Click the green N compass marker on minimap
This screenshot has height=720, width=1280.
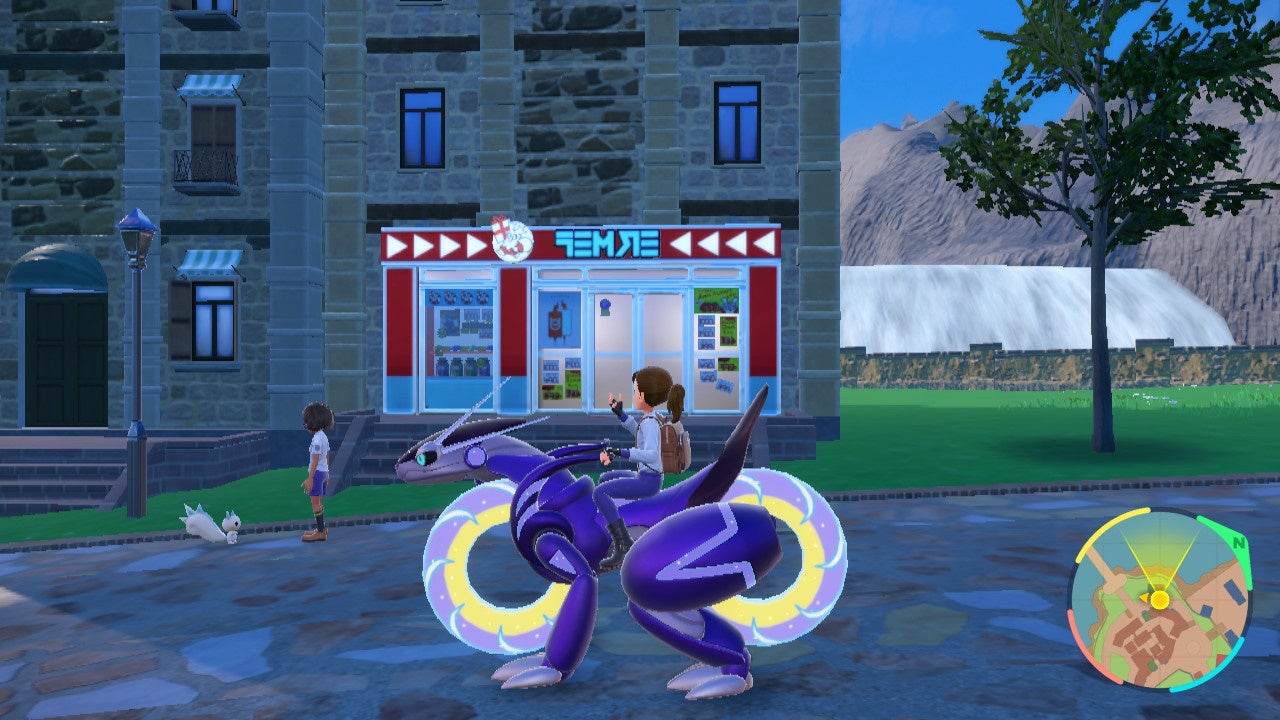1237,544
